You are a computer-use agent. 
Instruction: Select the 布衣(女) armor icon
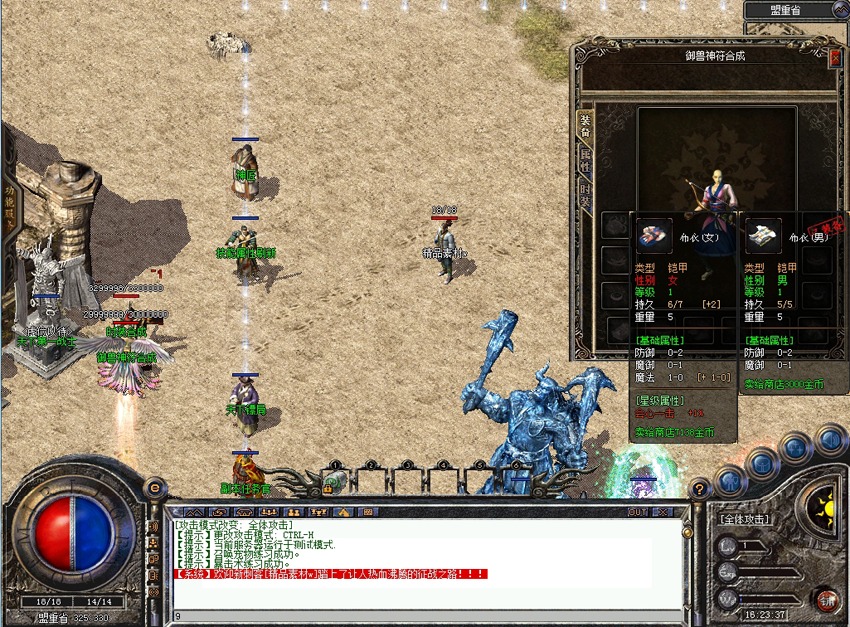click(x=656, y=235)
